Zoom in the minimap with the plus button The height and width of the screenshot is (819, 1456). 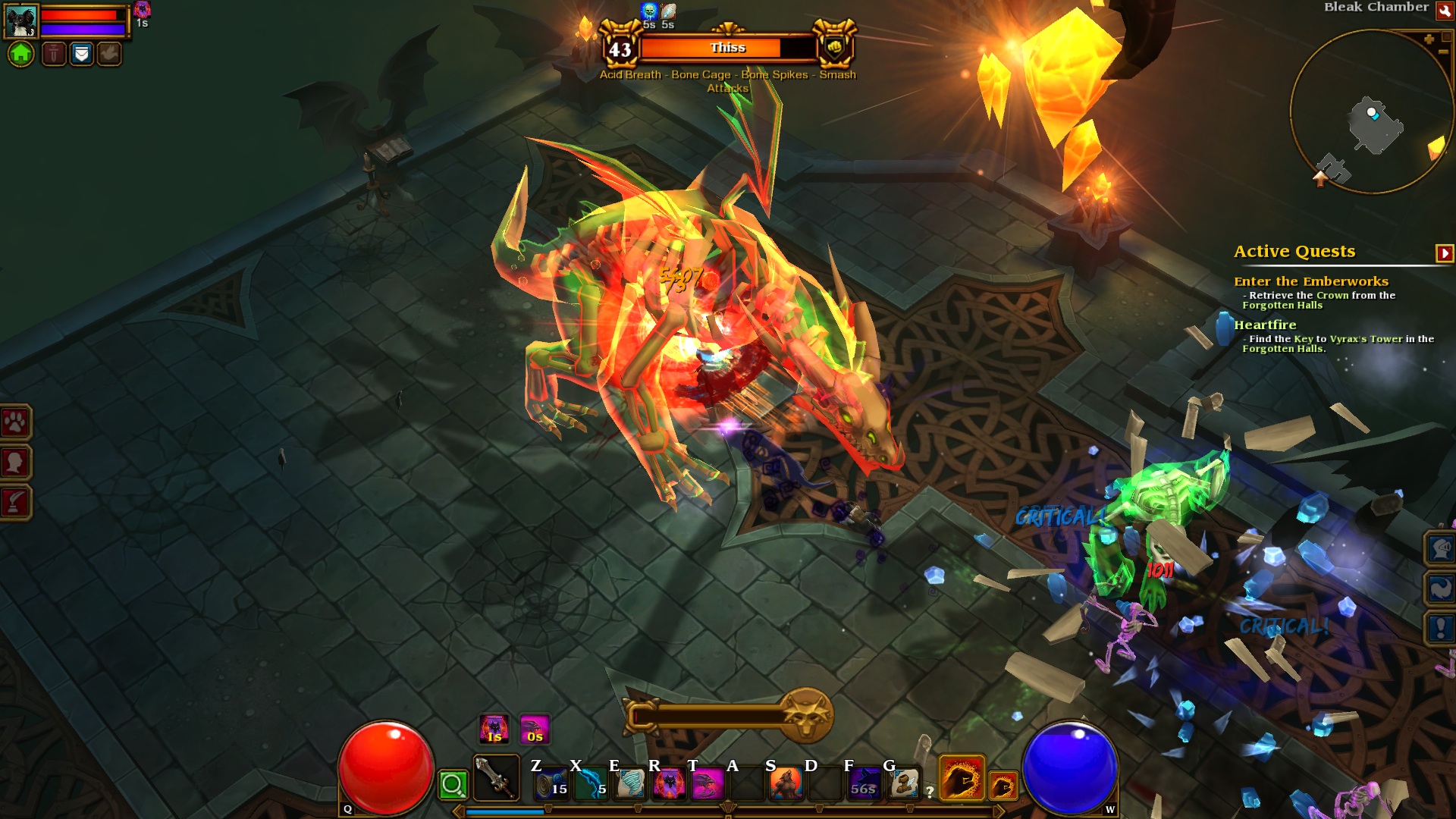pyautogui.click(x=1429, y=39)
